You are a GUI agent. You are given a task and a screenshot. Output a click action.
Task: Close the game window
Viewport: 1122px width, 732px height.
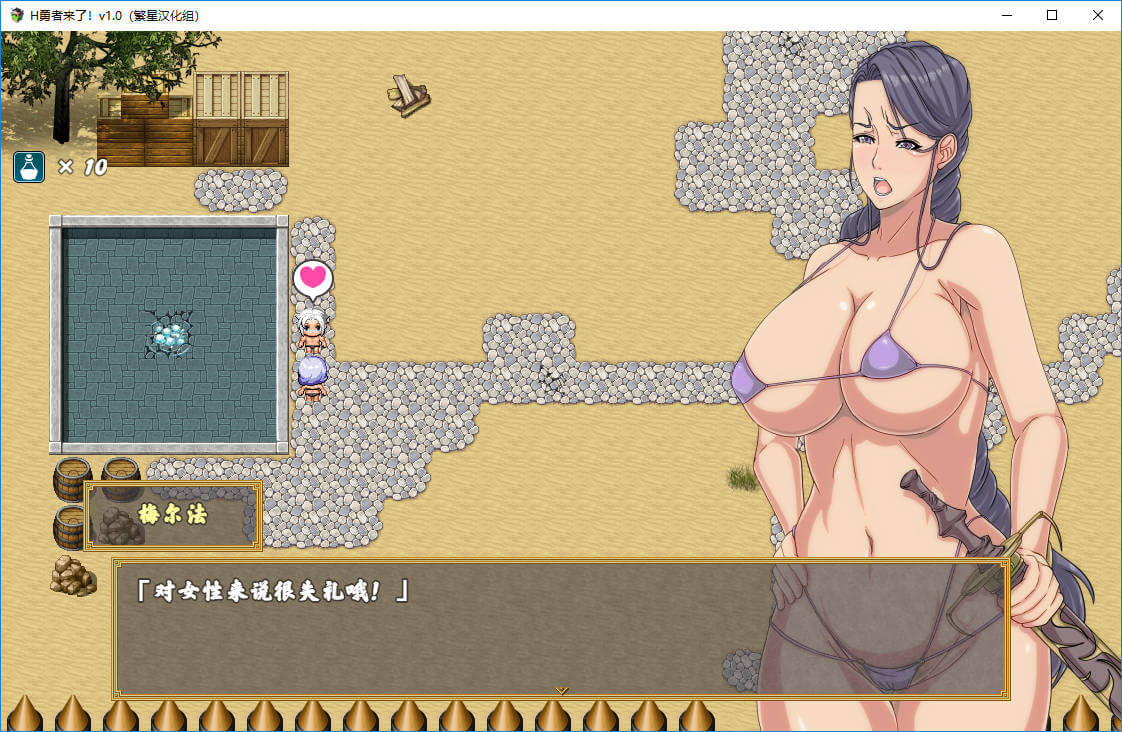1097,15
